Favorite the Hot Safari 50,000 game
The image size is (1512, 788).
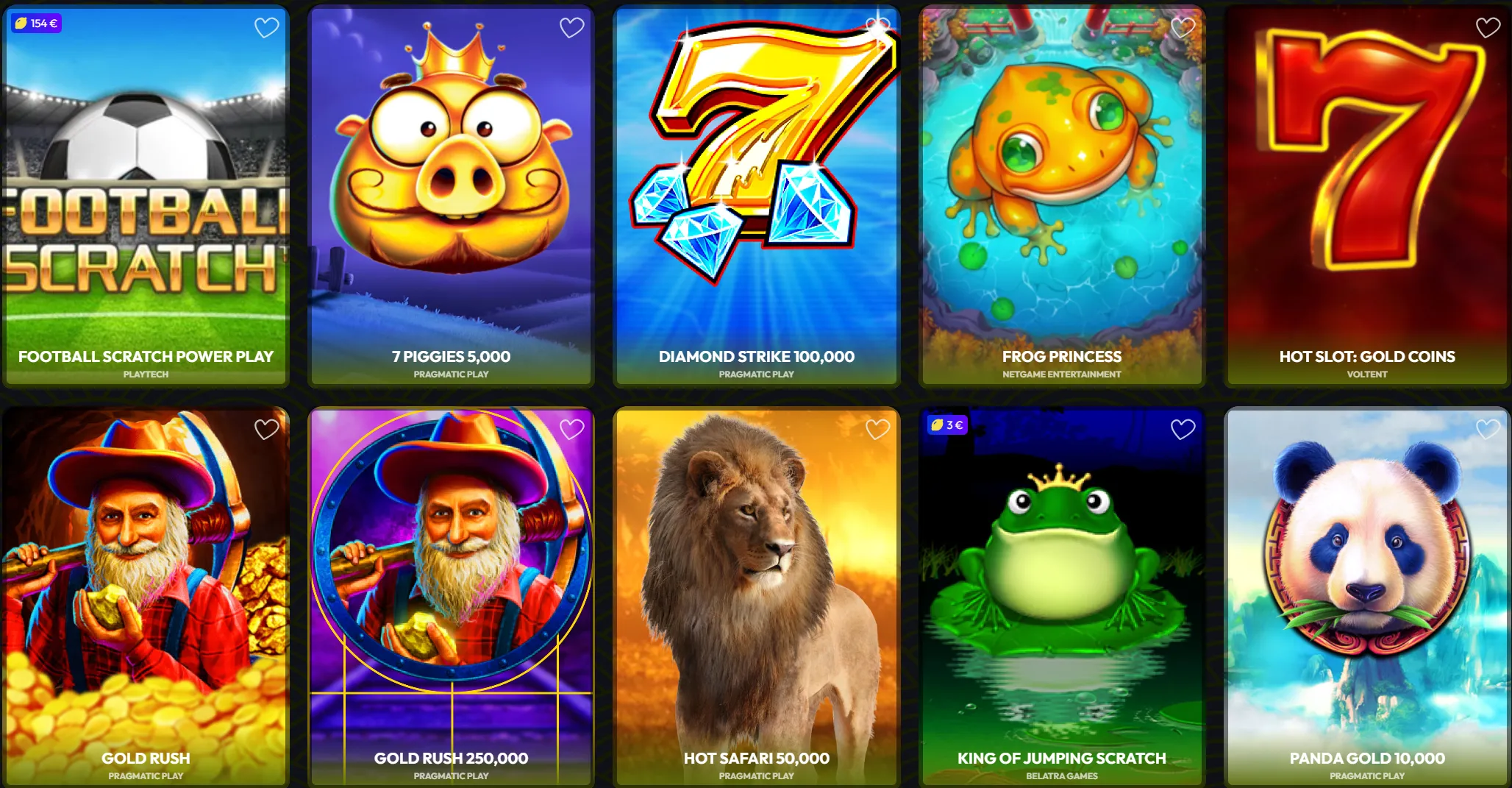877,429
